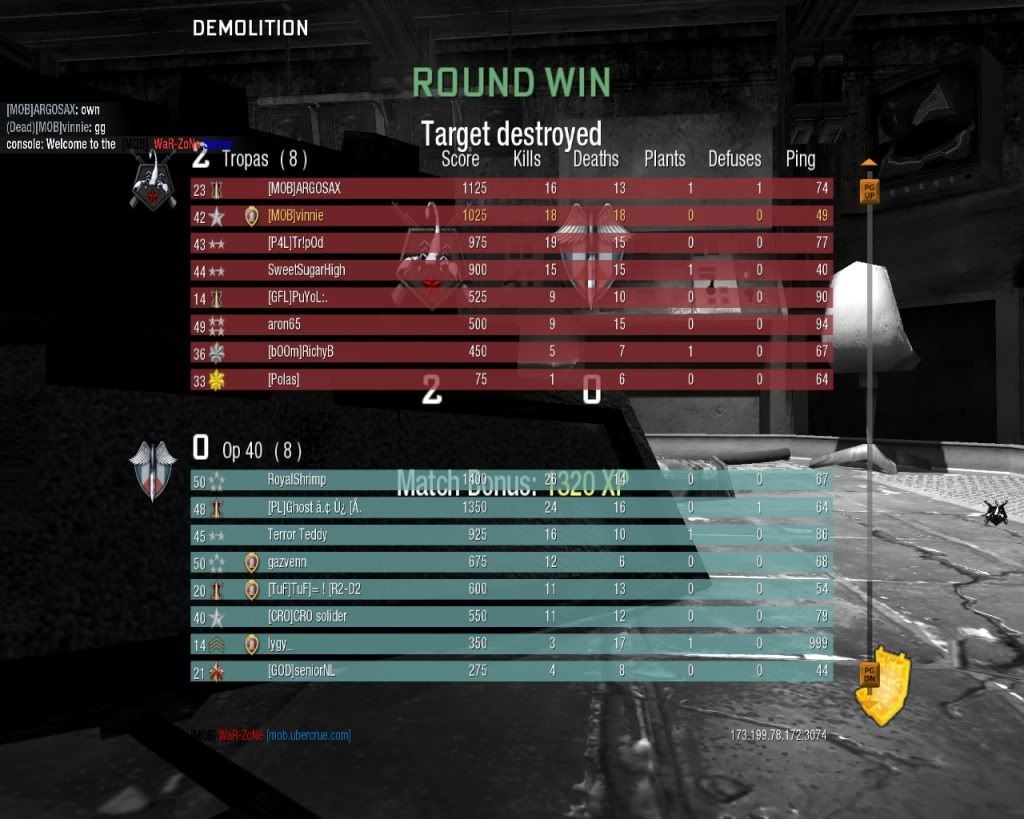Select the [MOB]ARGOSAX player row

point(510,188)
